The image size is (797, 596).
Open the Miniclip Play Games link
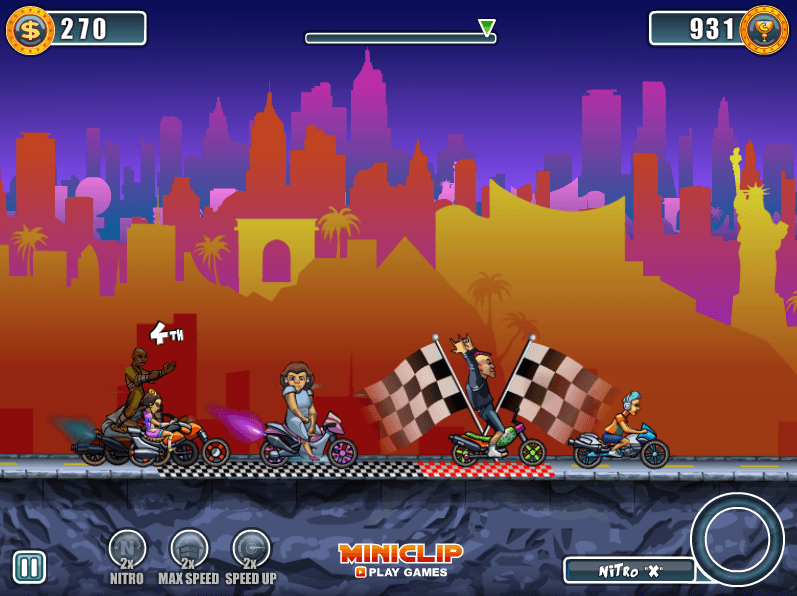click(400, 560)
